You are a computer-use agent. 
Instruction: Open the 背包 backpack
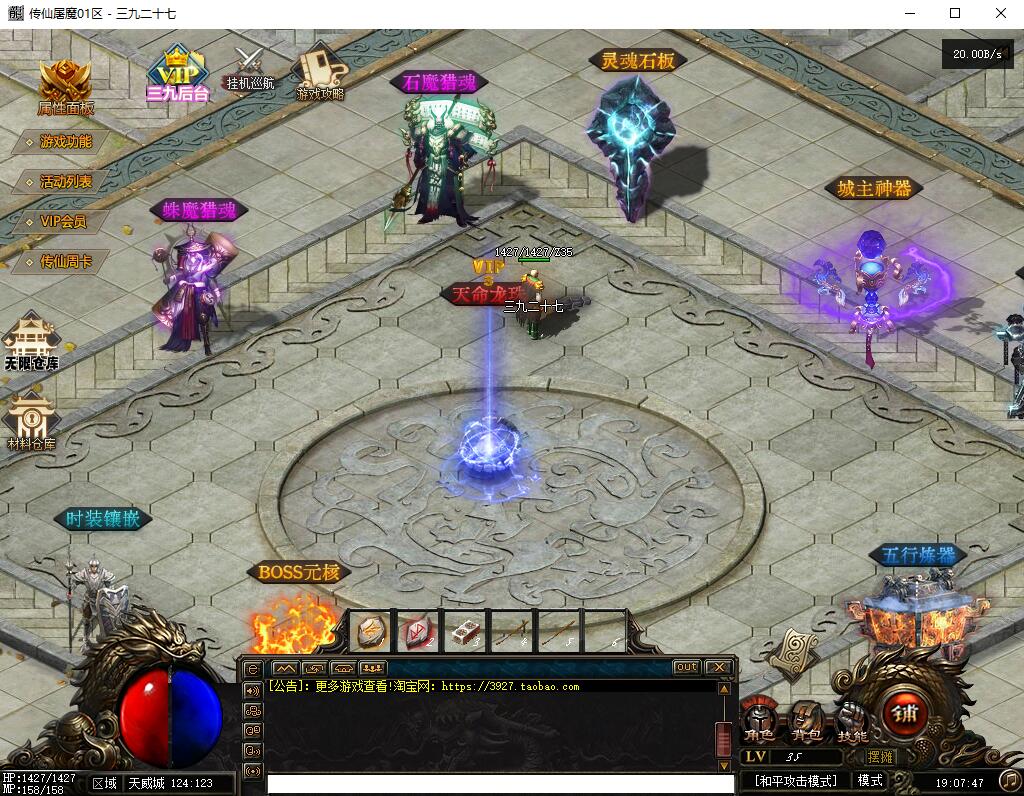coord(806,721)
